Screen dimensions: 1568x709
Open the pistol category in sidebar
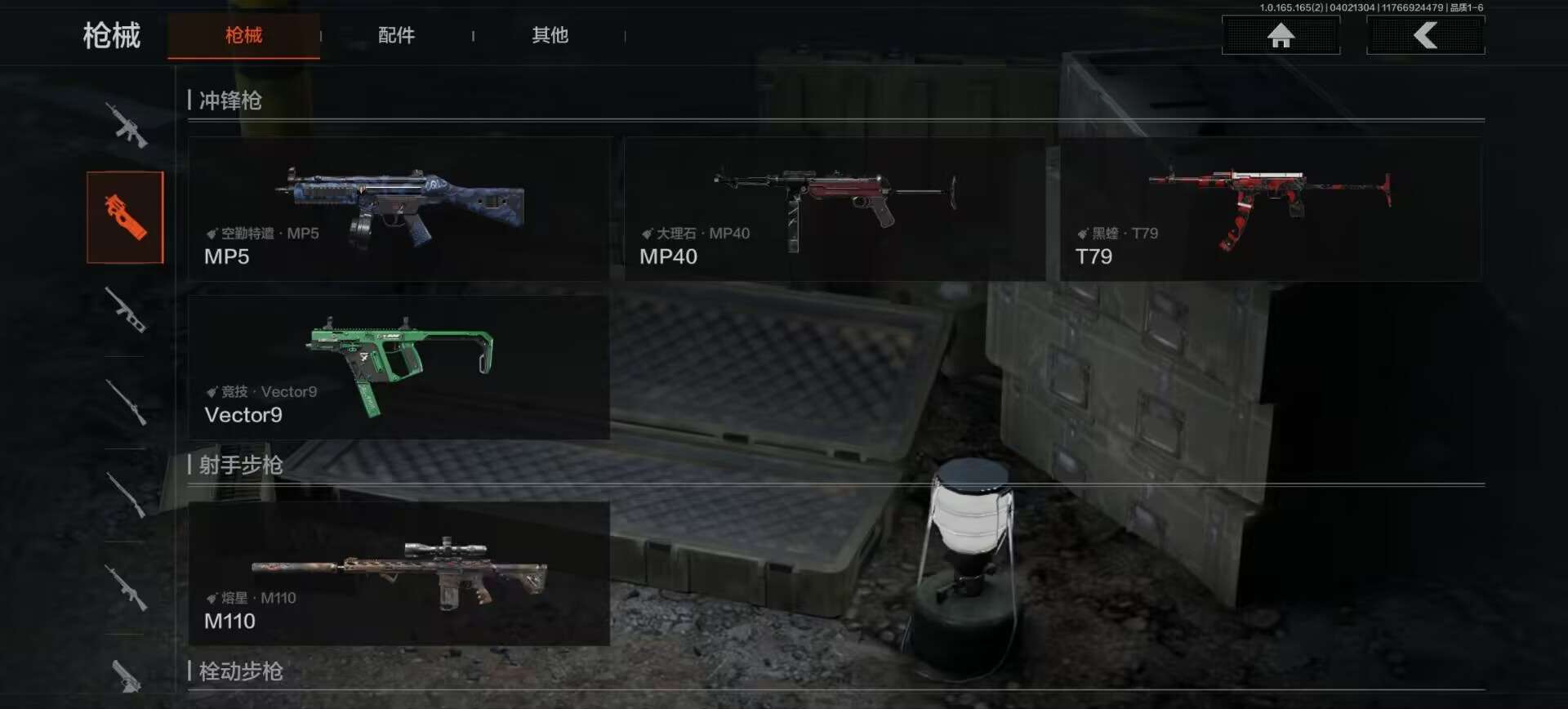[x=127, y=675]
